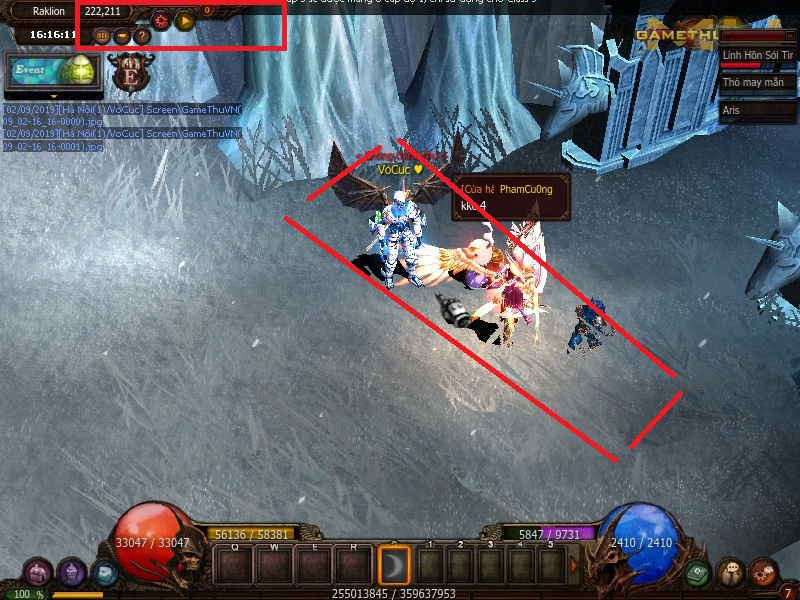Image resolution: width=800 pixels, height=600 pixels.
Task: Open the speech bubble chat icon
Action: [731, 573]
